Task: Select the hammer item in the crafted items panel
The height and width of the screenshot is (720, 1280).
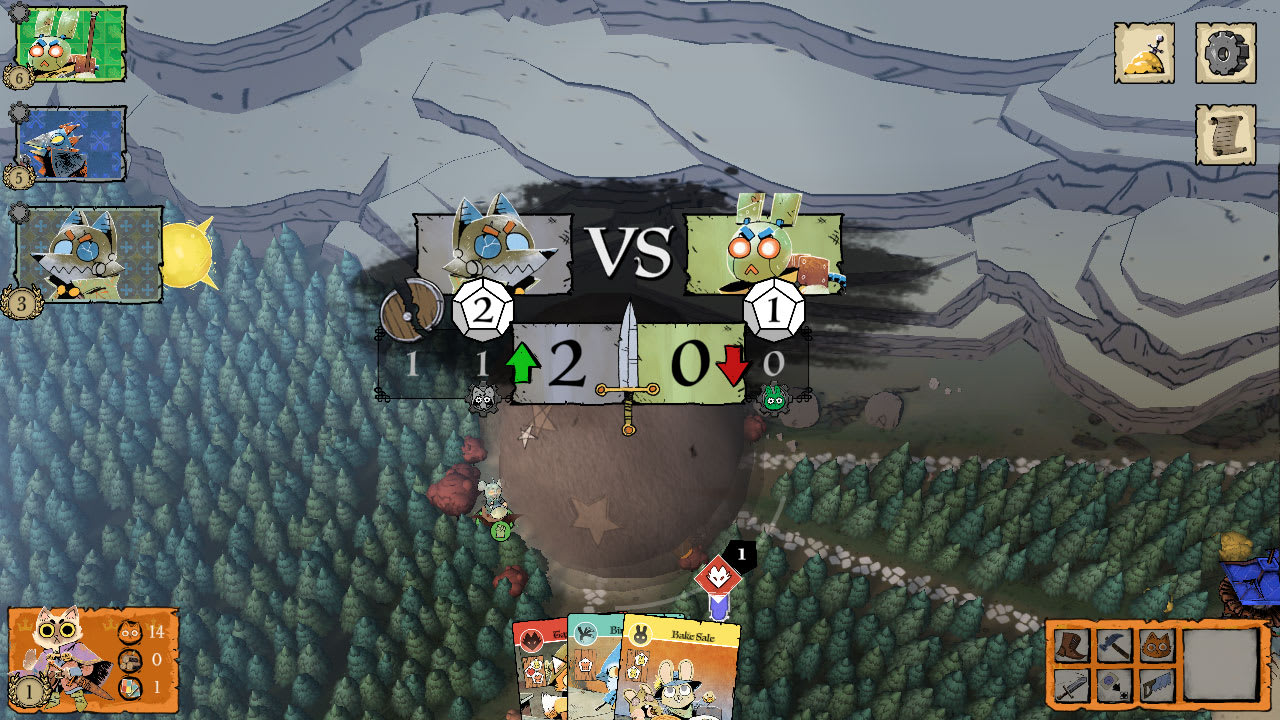Action: coord(1113,645)
